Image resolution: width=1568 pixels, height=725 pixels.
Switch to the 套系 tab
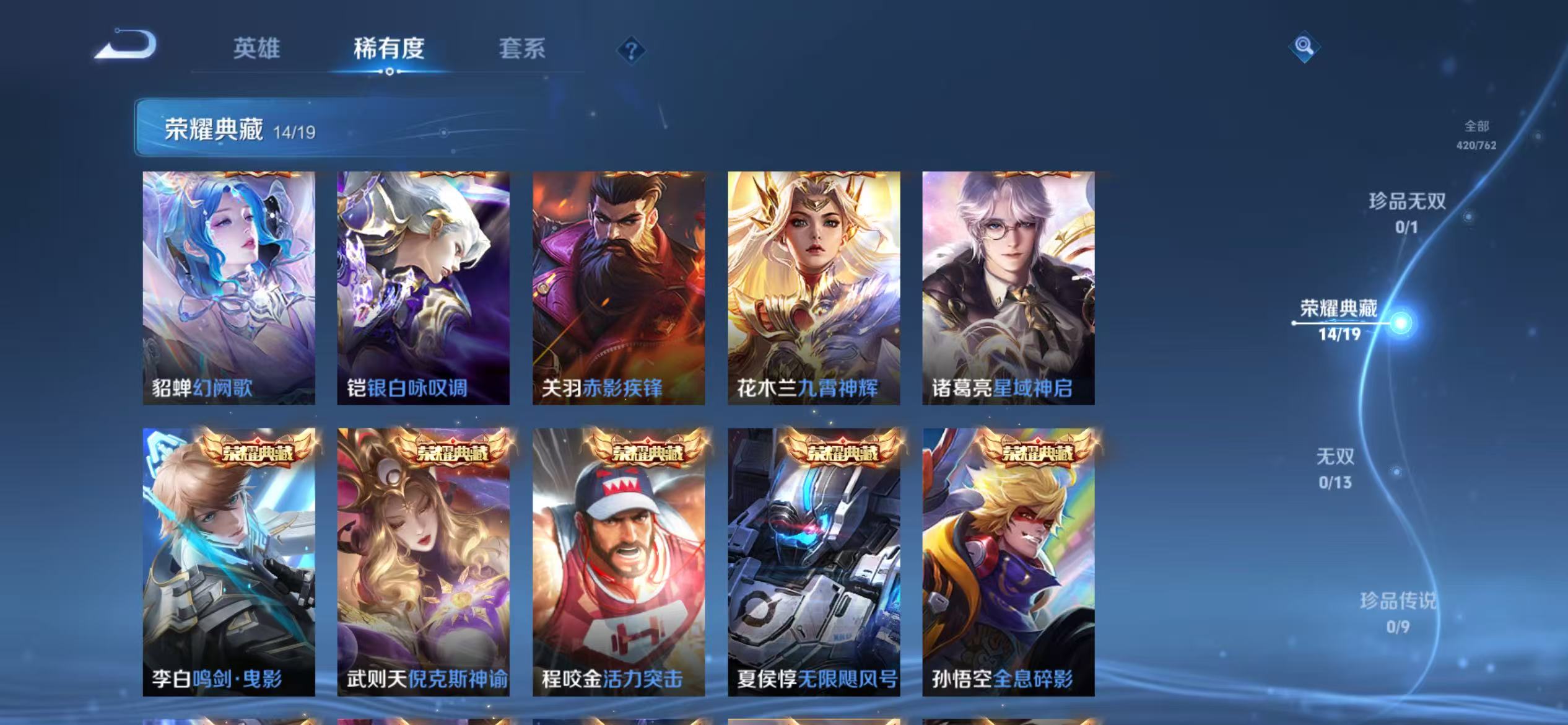(x=522, y=48)
